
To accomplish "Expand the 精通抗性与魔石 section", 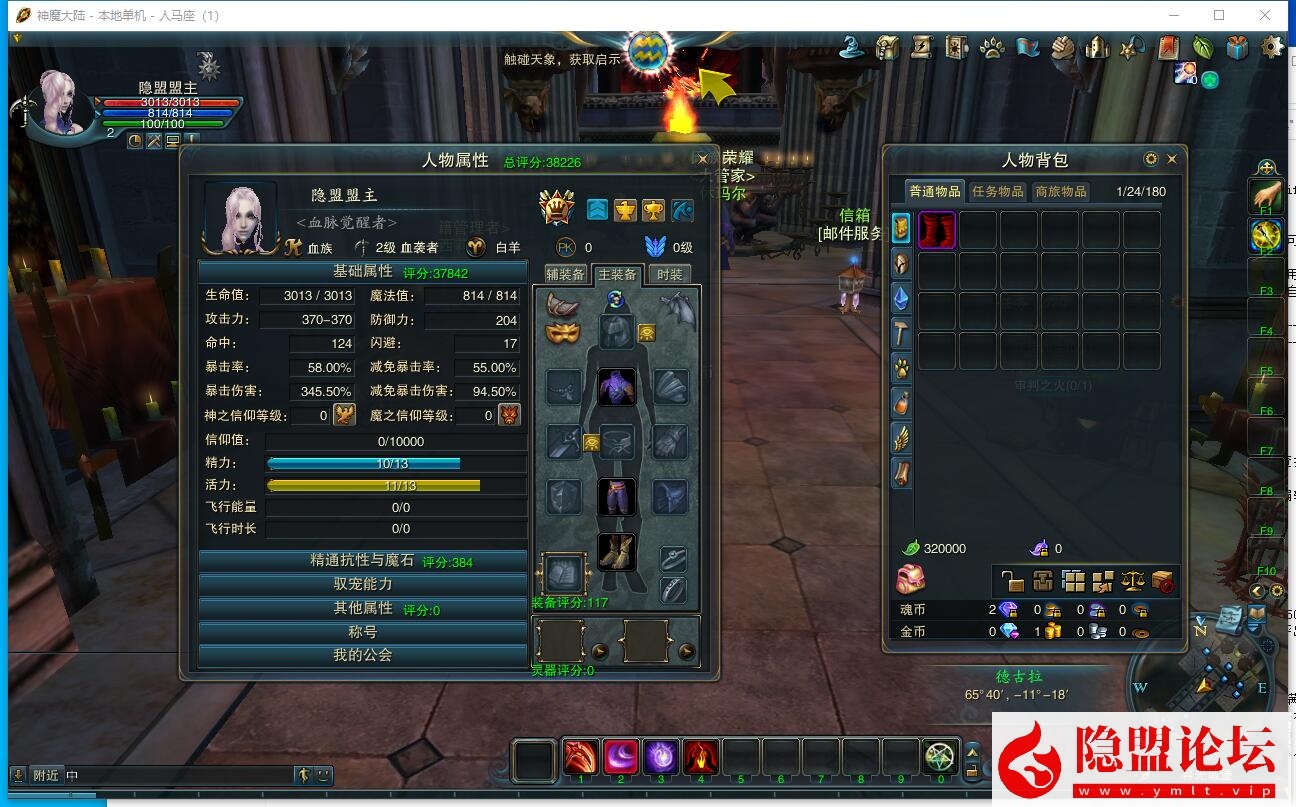I will (362, 561).
